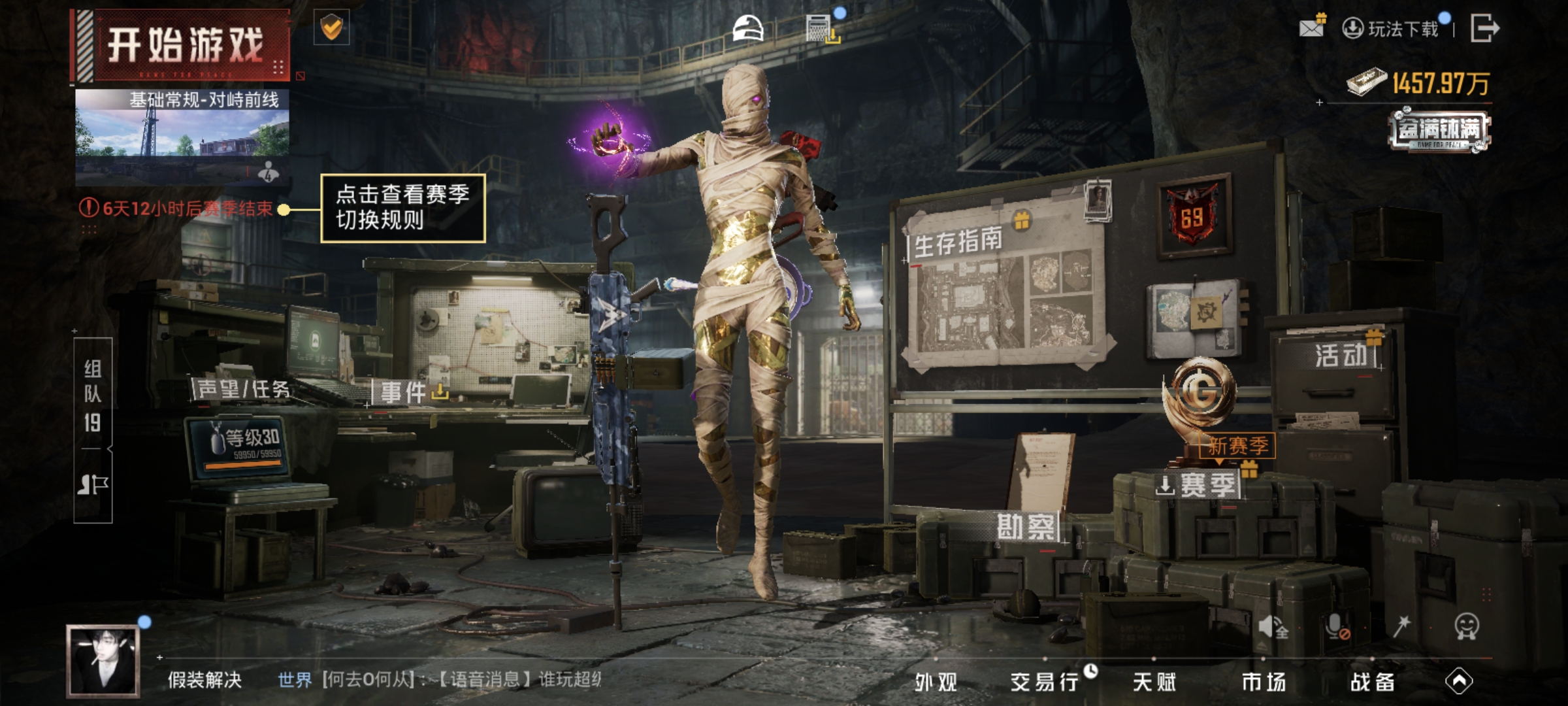Open 玩法下载 mode download
Viewport: 1568px width, 706px height.
coord(1393,29)
